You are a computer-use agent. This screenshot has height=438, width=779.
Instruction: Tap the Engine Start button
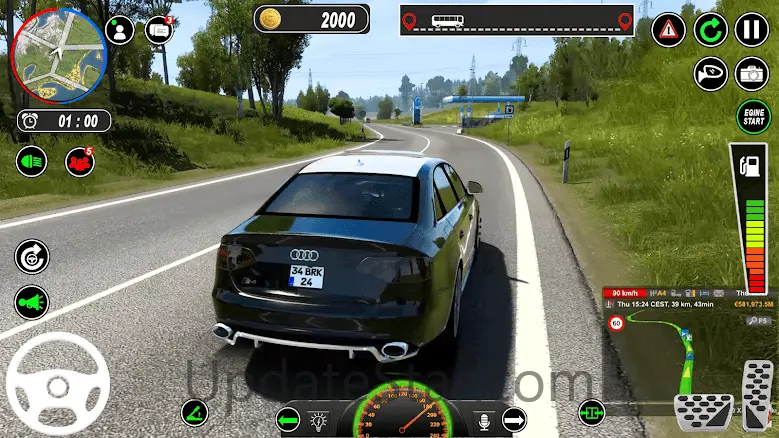pyautogui.click(x=752, y=116)
